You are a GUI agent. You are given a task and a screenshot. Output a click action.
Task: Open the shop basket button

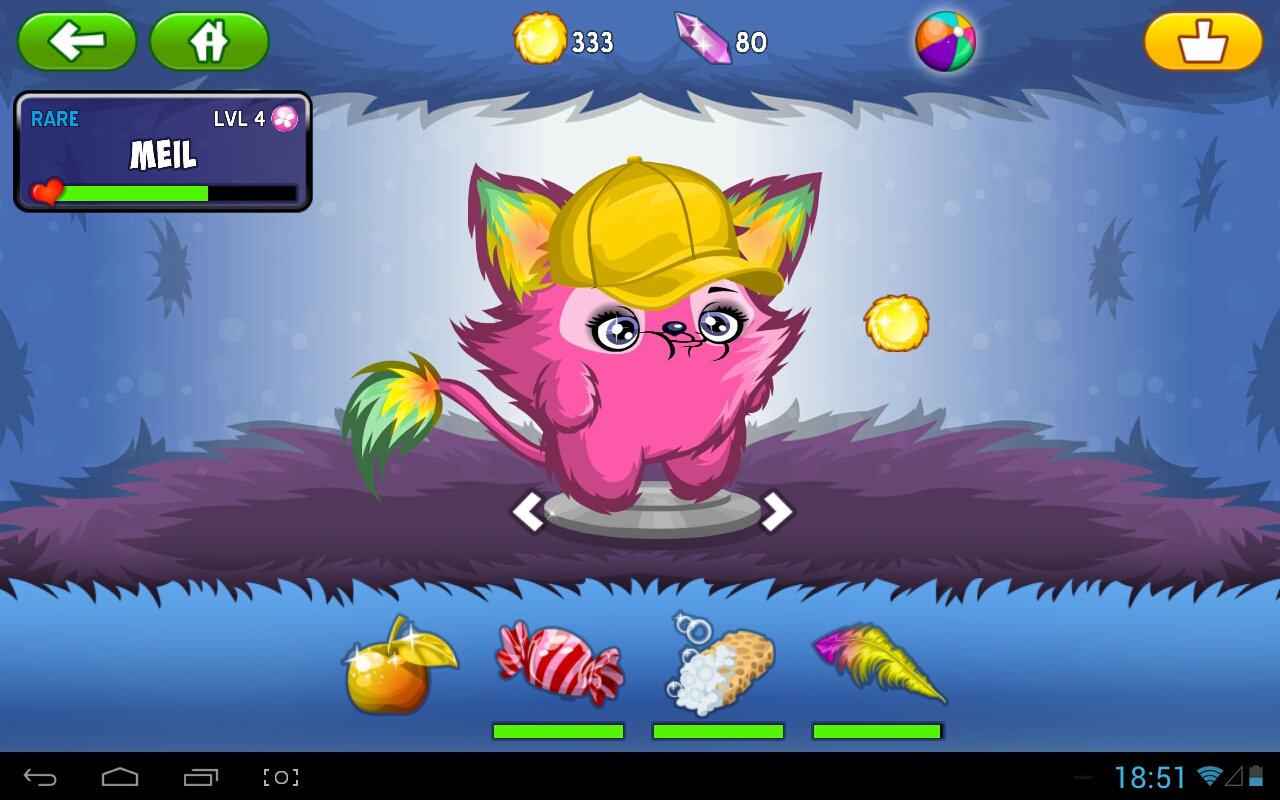1204,42
